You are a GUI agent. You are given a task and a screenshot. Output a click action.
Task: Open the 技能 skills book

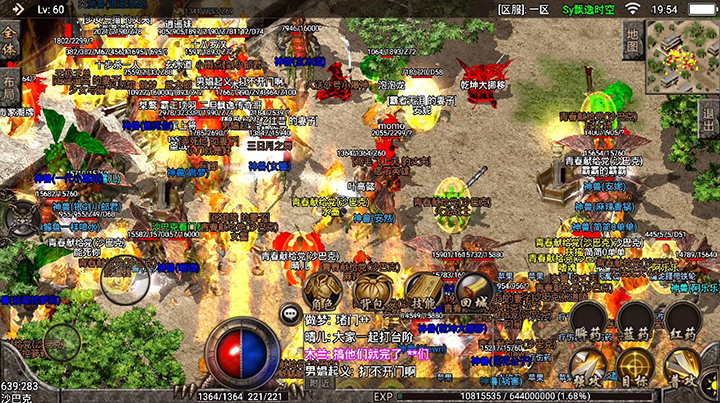[423, 290]
